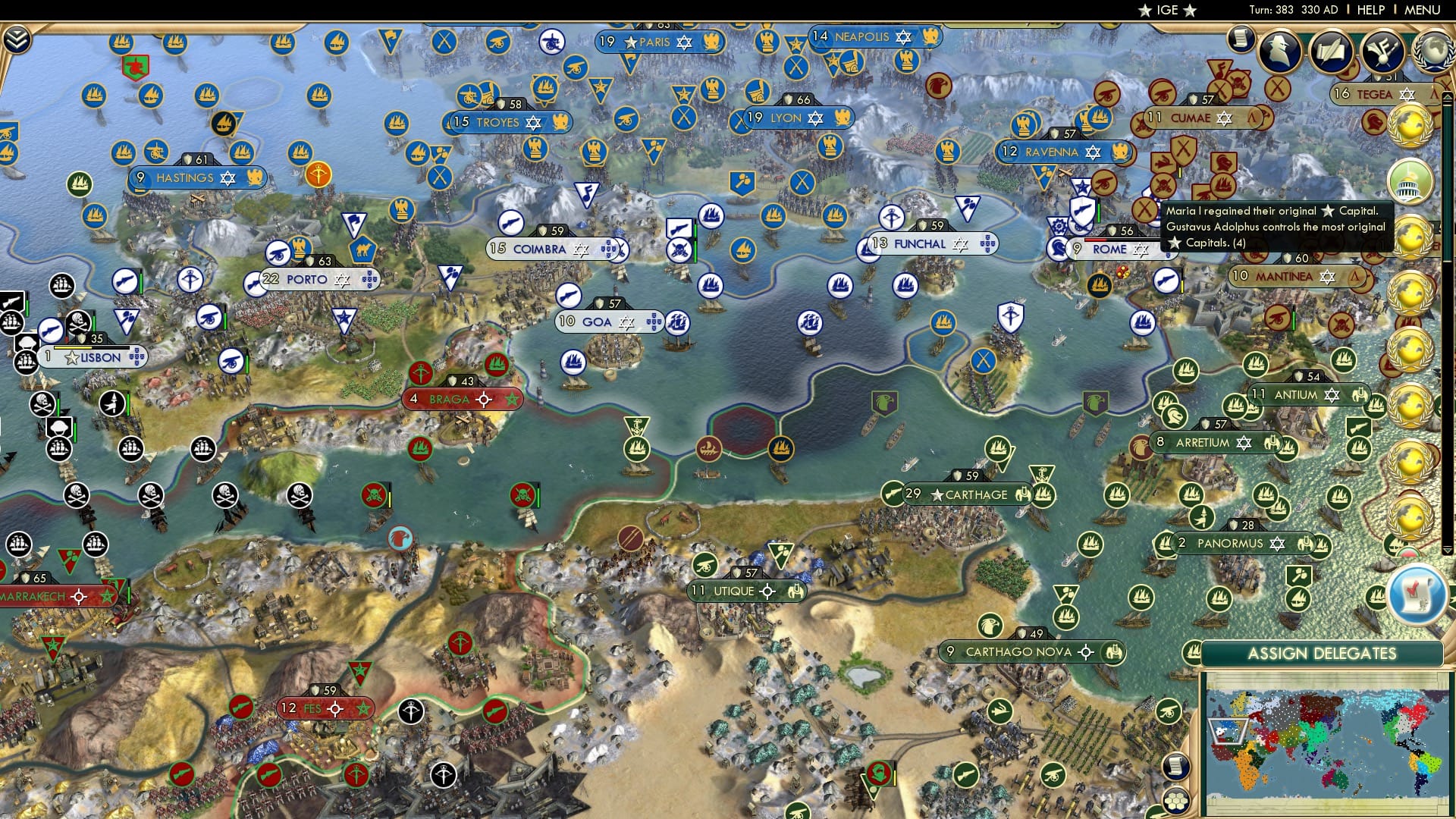
Task: Click the religion icon beside the Braga banner
Action: coord(422,374)
